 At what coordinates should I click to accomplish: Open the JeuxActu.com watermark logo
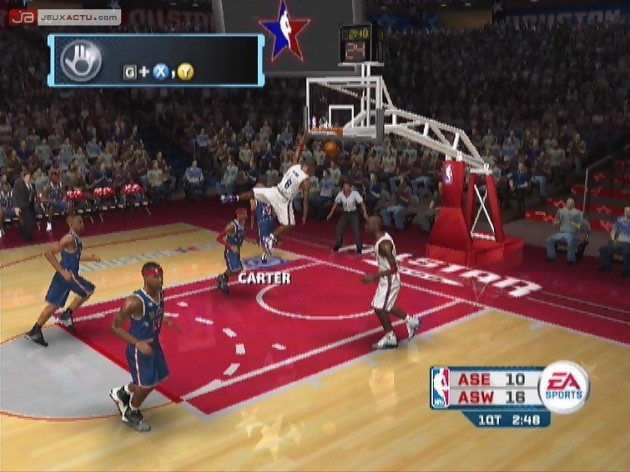[x=64, y=16]
